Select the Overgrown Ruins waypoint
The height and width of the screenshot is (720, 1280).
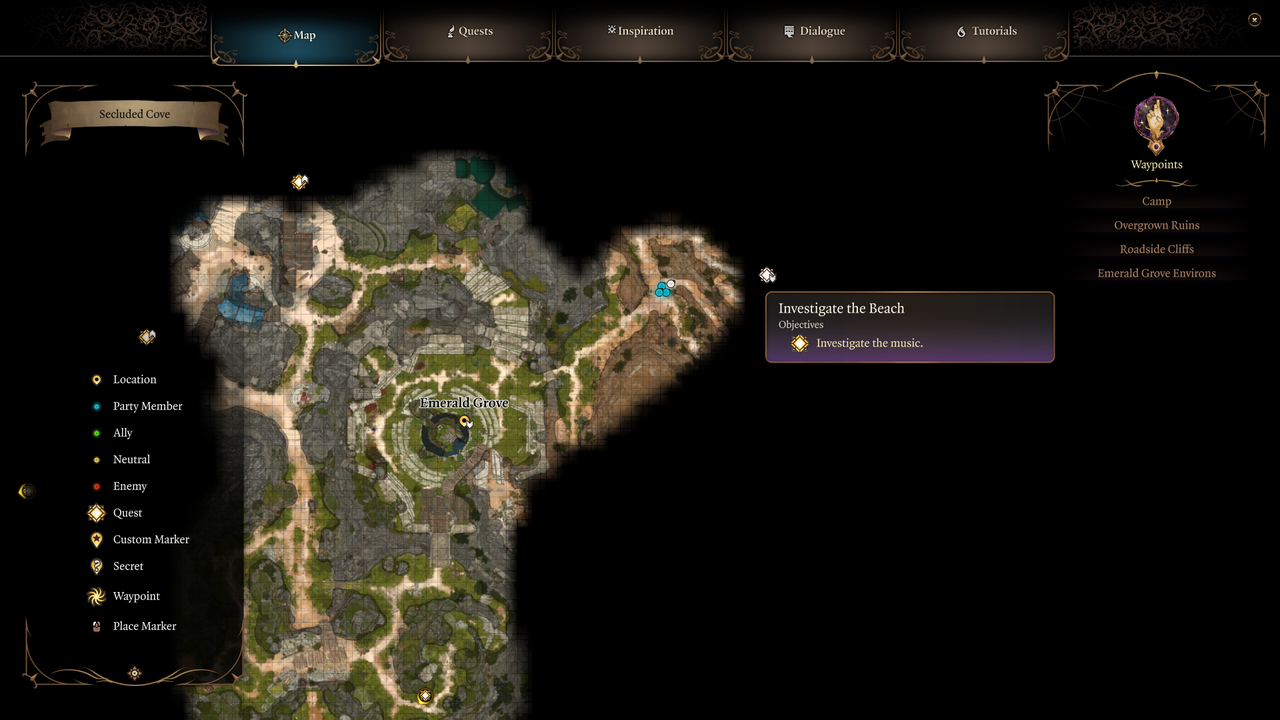[1156, 225]
